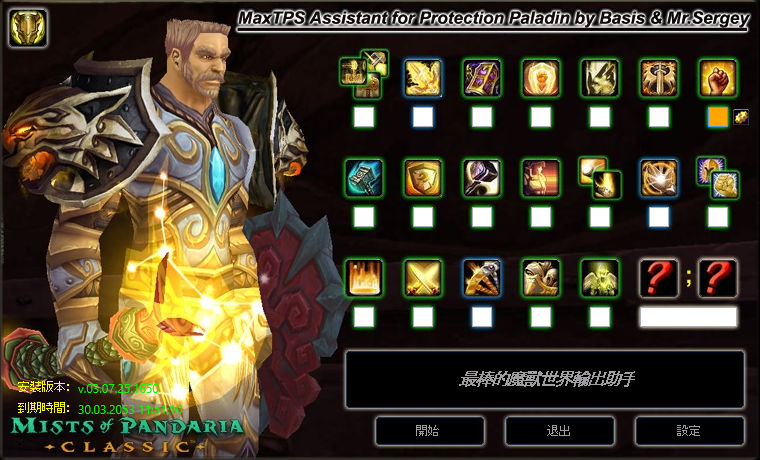Viewport: 760px width, 460px height.
Task: Select the glowing winged guardian icon
Action: tap(599, 277)
